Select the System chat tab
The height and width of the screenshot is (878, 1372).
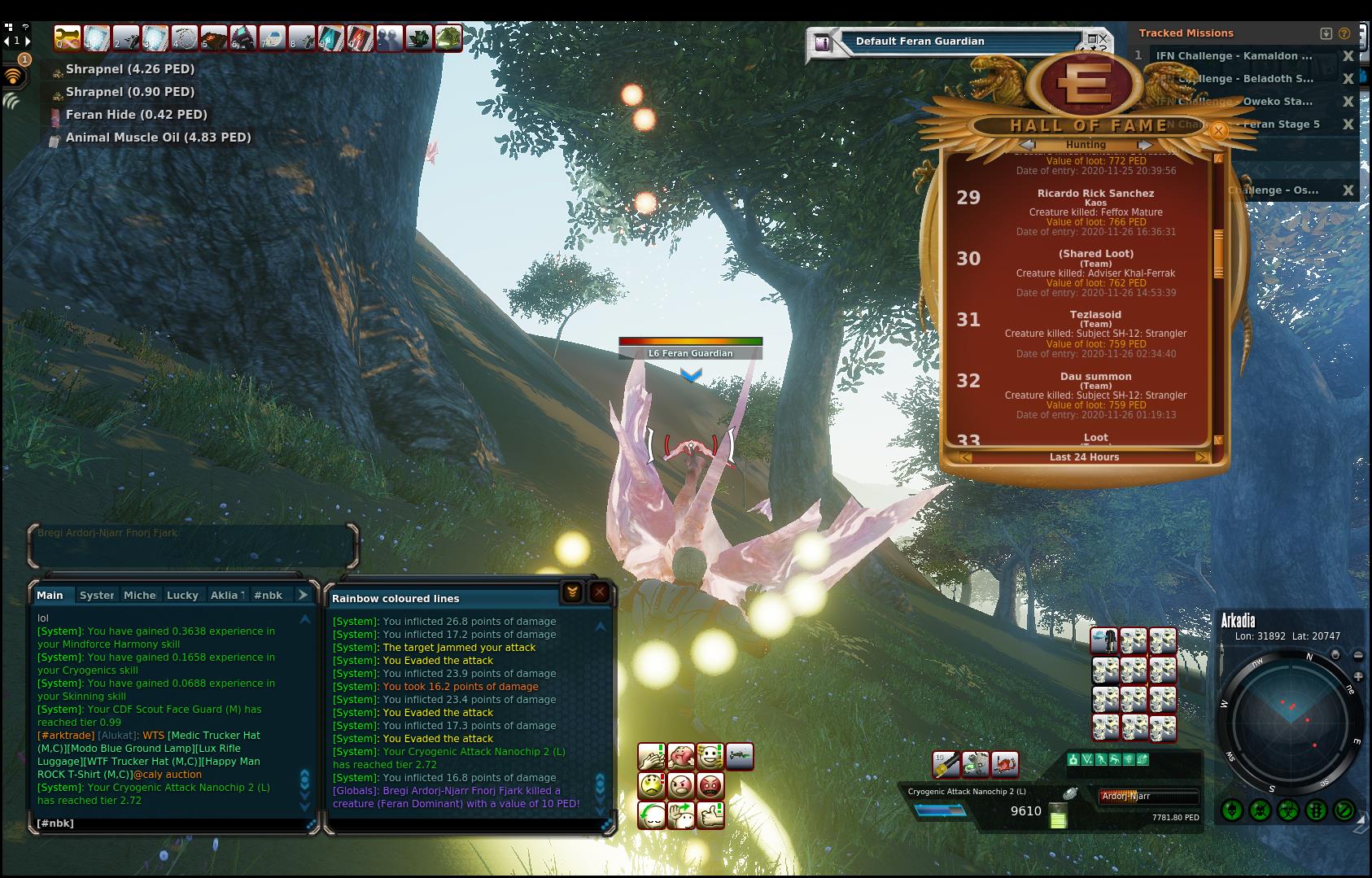point(97,596)
